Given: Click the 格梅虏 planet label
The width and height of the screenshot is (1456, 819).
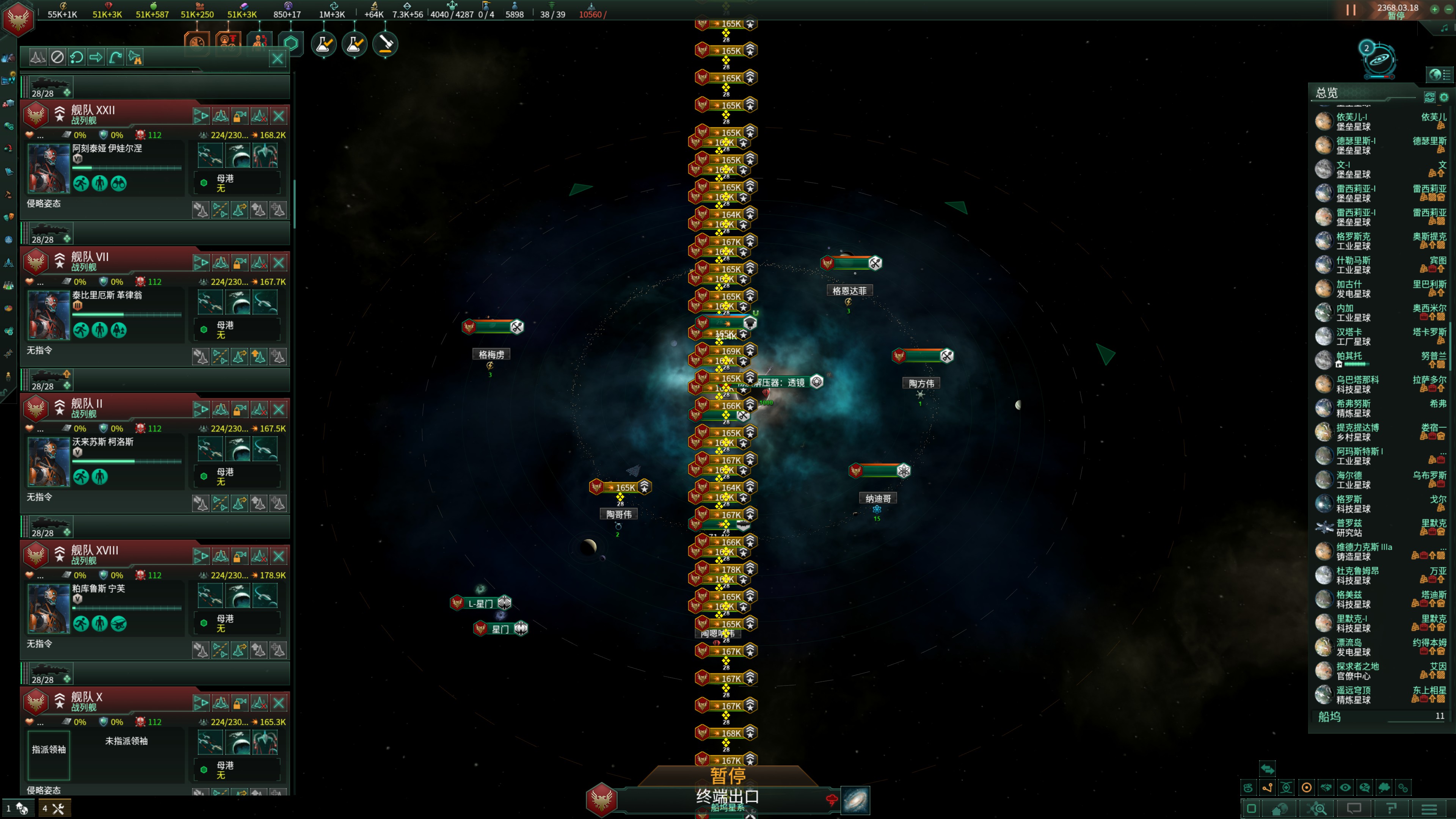Looking at the screenshot, I should [491, 355].
